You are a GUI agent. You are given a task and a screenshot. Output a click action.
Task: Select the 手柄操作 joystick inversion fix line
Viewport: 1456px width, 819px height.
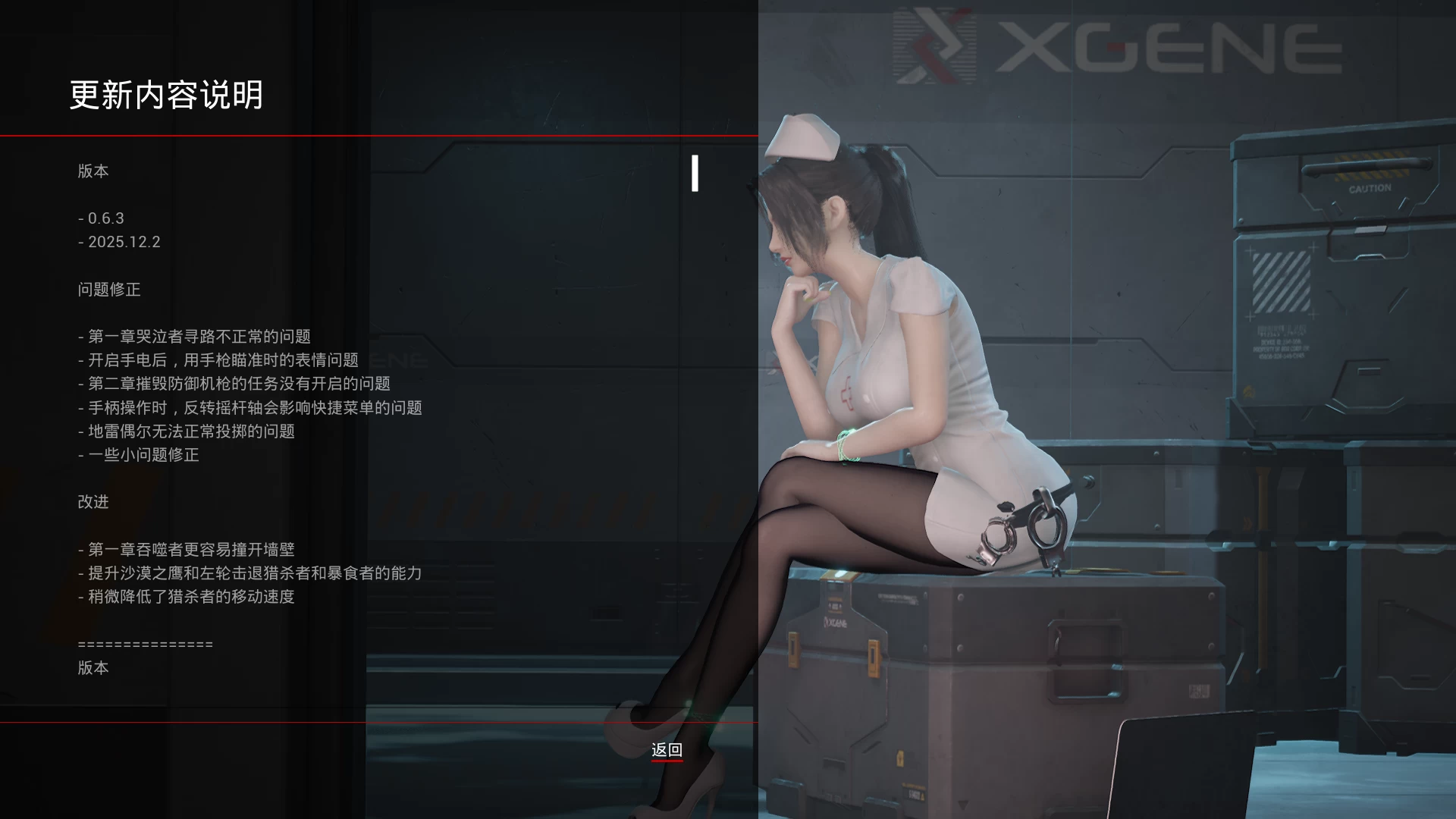251,407
